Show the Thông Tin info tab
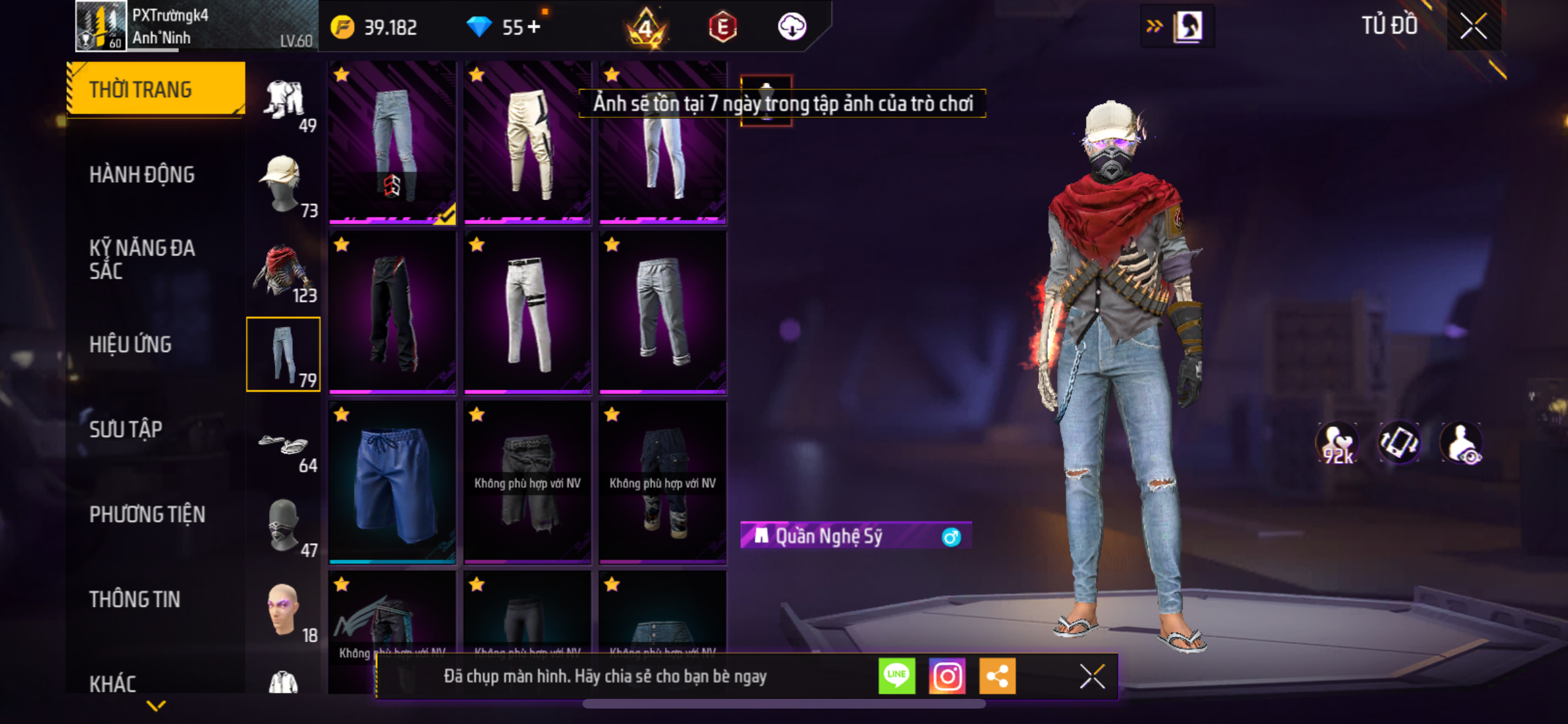 135,599
